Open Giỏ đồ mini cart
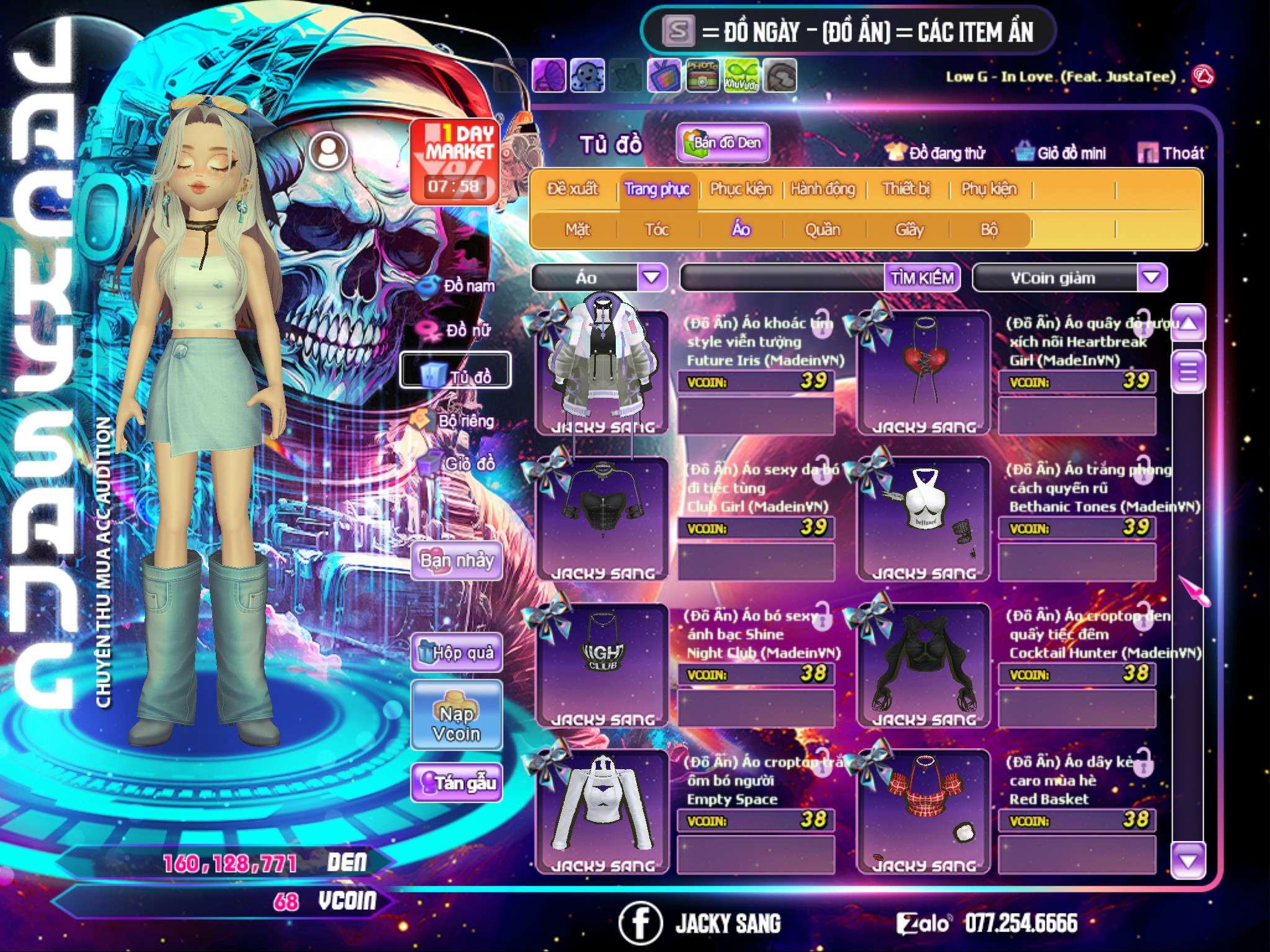Viewport: 1270px width, 952px height. tap(1061, 153)
